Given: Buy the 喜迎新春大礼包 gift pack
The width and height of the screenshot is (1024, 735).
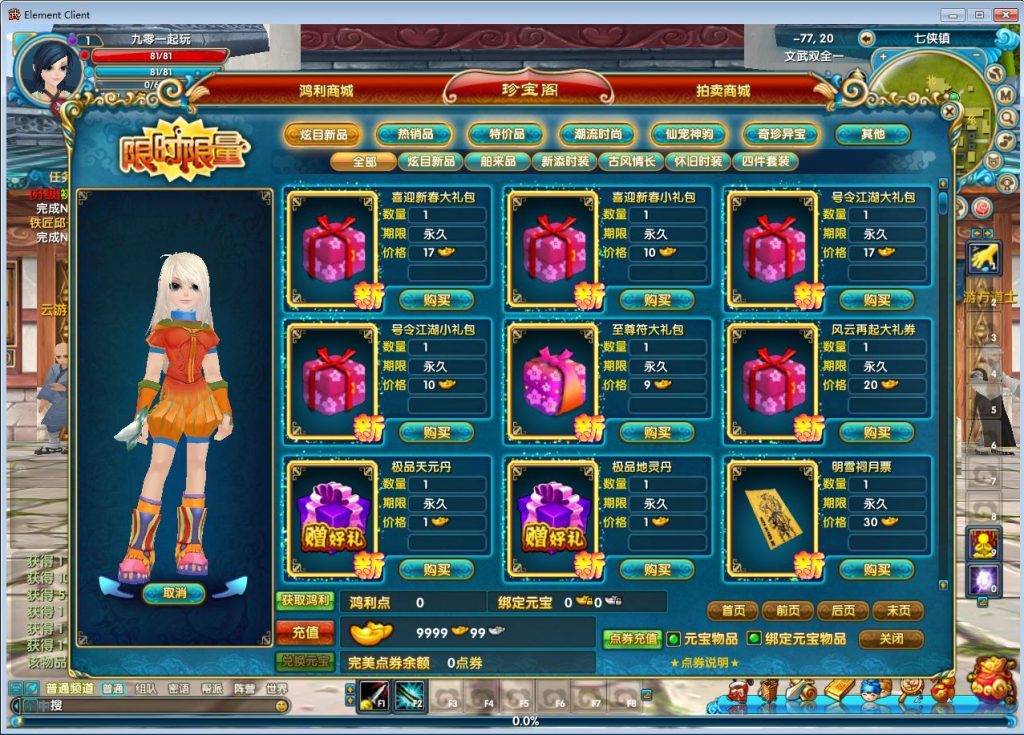Looking at the screenshot, I should [x=437, y=299].
